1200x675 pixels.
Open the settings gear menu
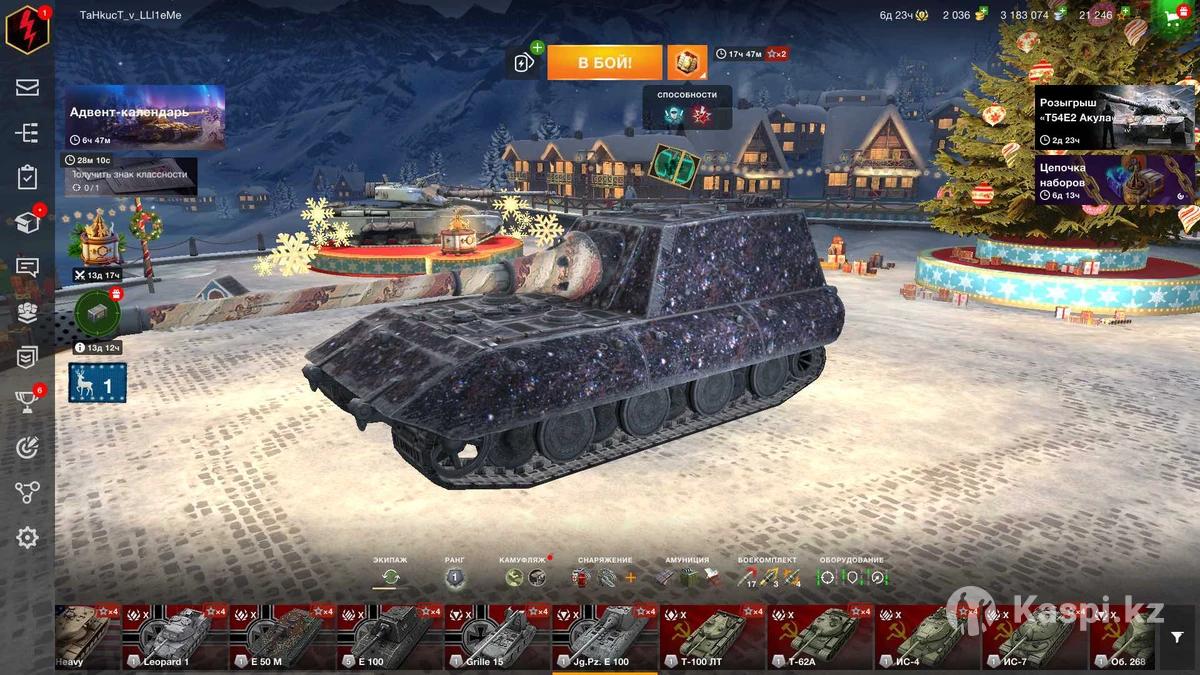click(27, 538)
